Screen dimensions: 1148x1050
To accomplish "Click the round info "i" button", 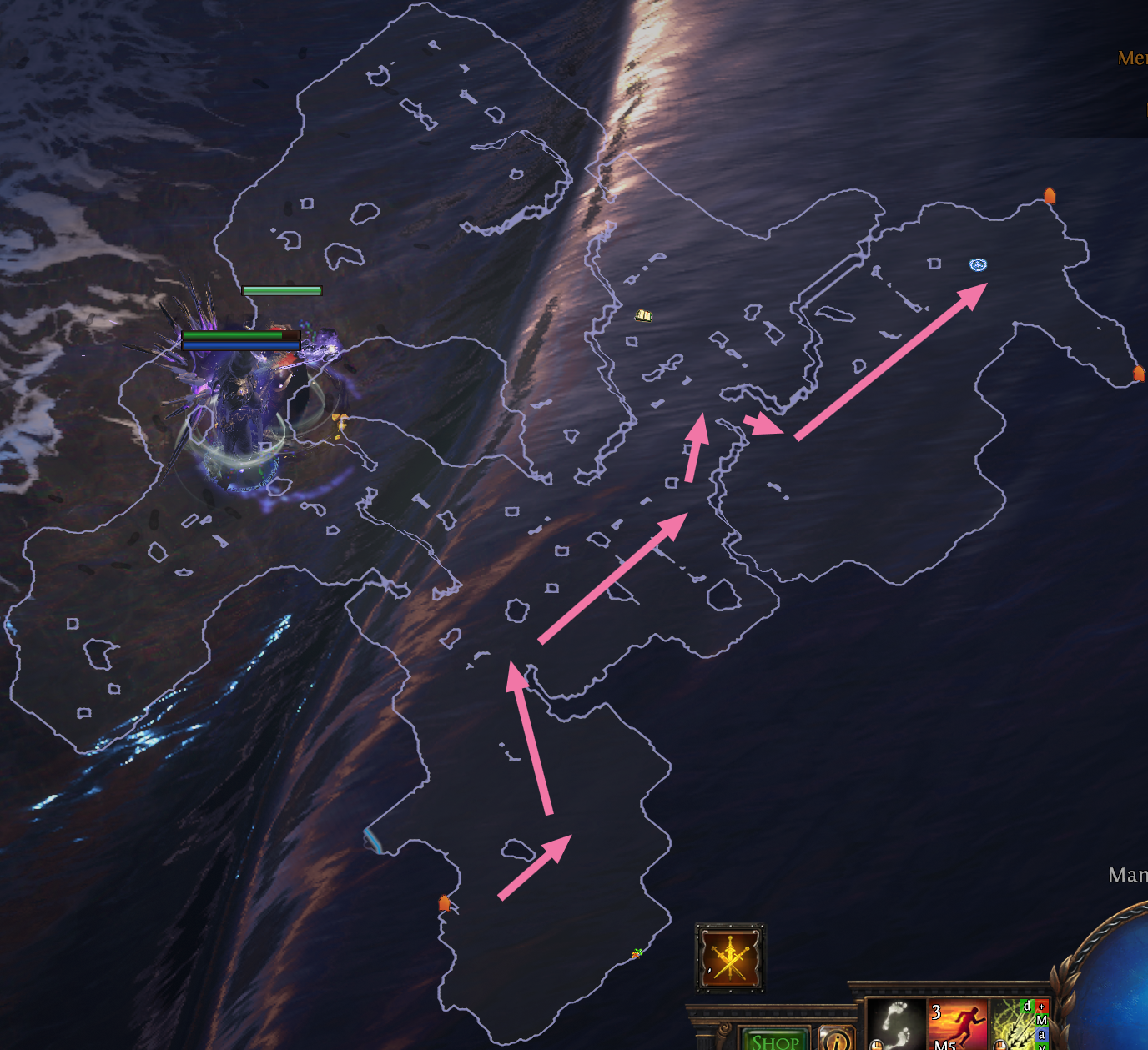I will 835,1039.
